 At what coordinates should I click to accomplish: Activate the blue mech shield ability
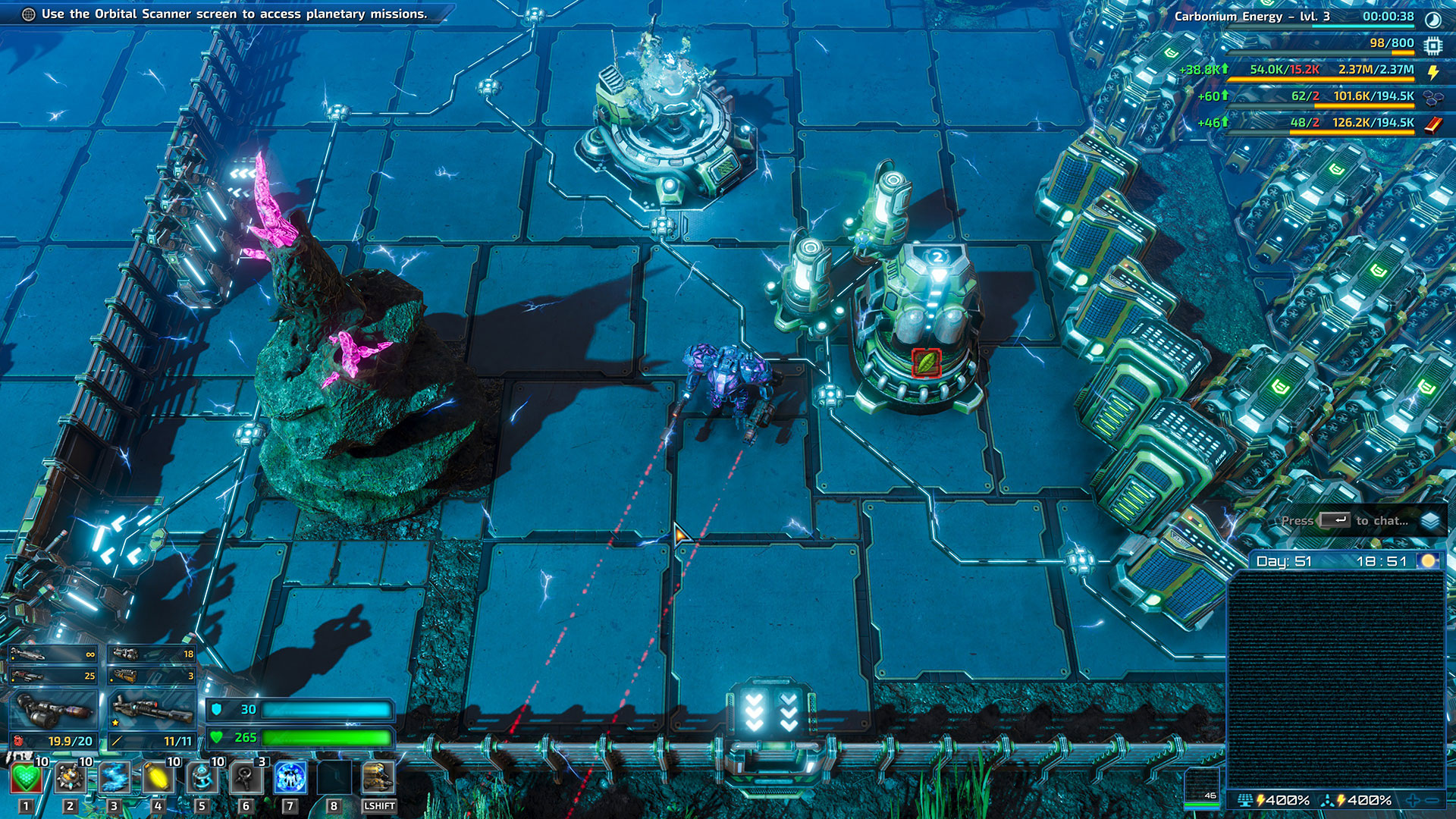(x=290, y=779)
